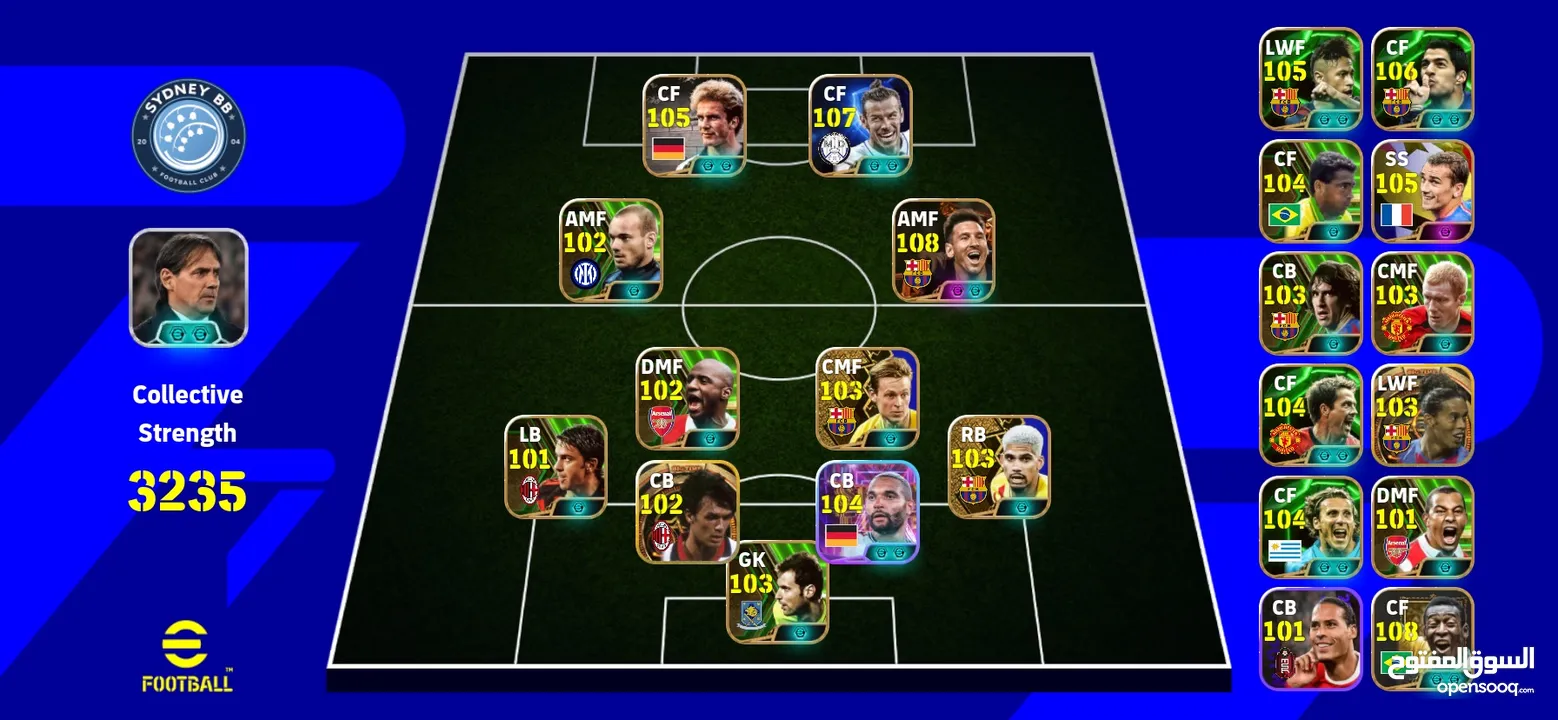1558x720 pixels.
Task: Open the manager portrait card
Action: point(188,288)
